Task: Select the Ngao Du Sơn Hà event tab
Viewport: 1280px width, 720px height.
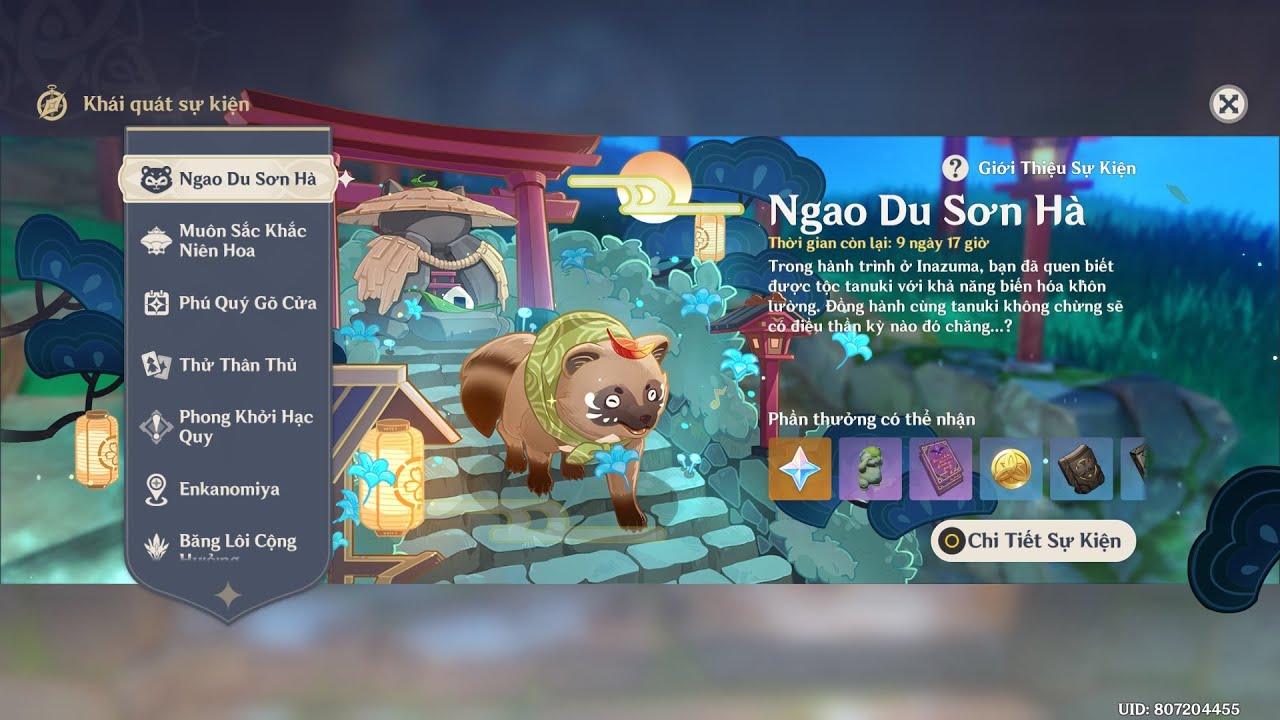Action: click(x=228, y=180)
